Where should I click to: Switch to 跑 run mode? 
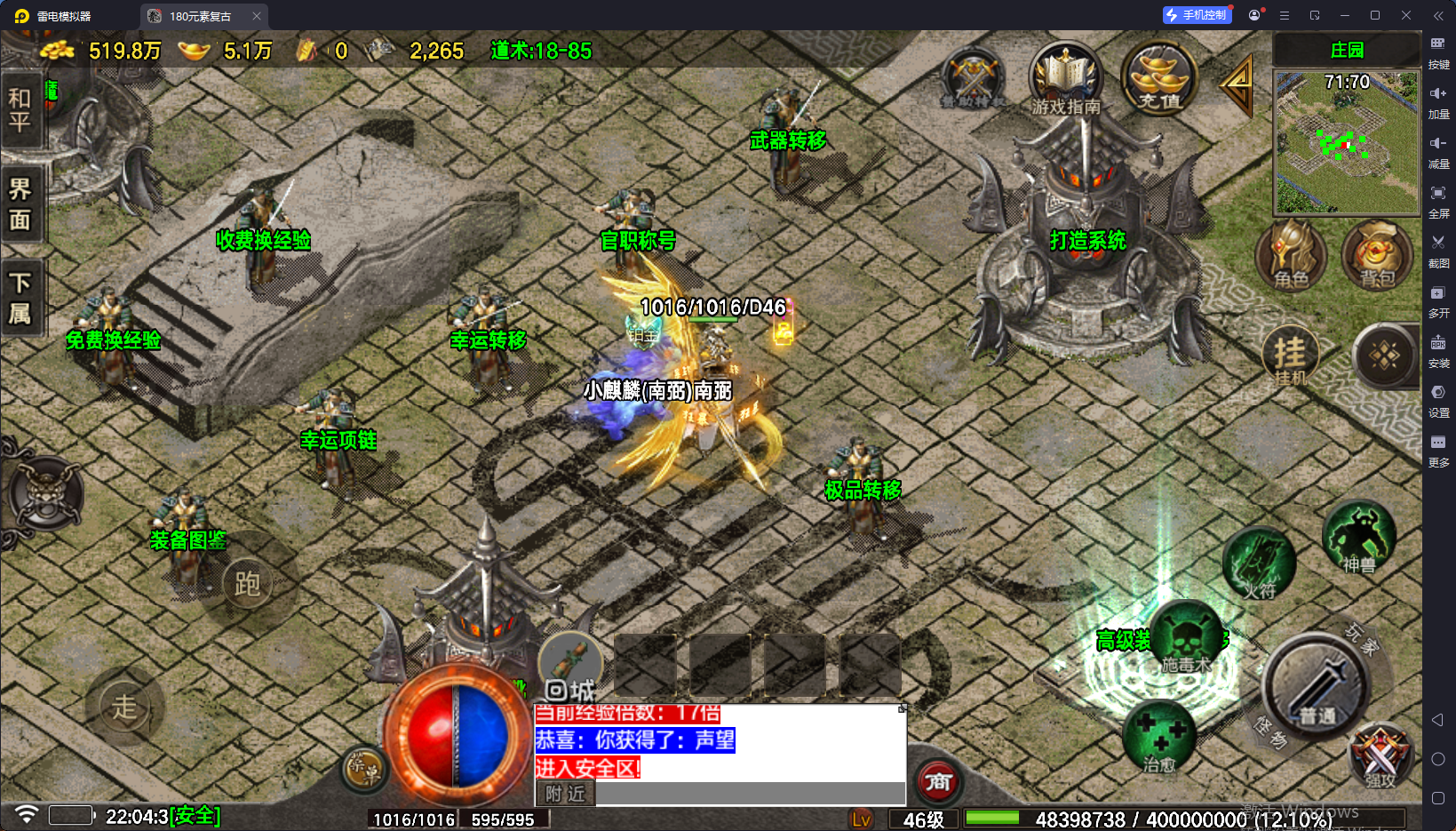pyautogui.click(x=247, y=584)
